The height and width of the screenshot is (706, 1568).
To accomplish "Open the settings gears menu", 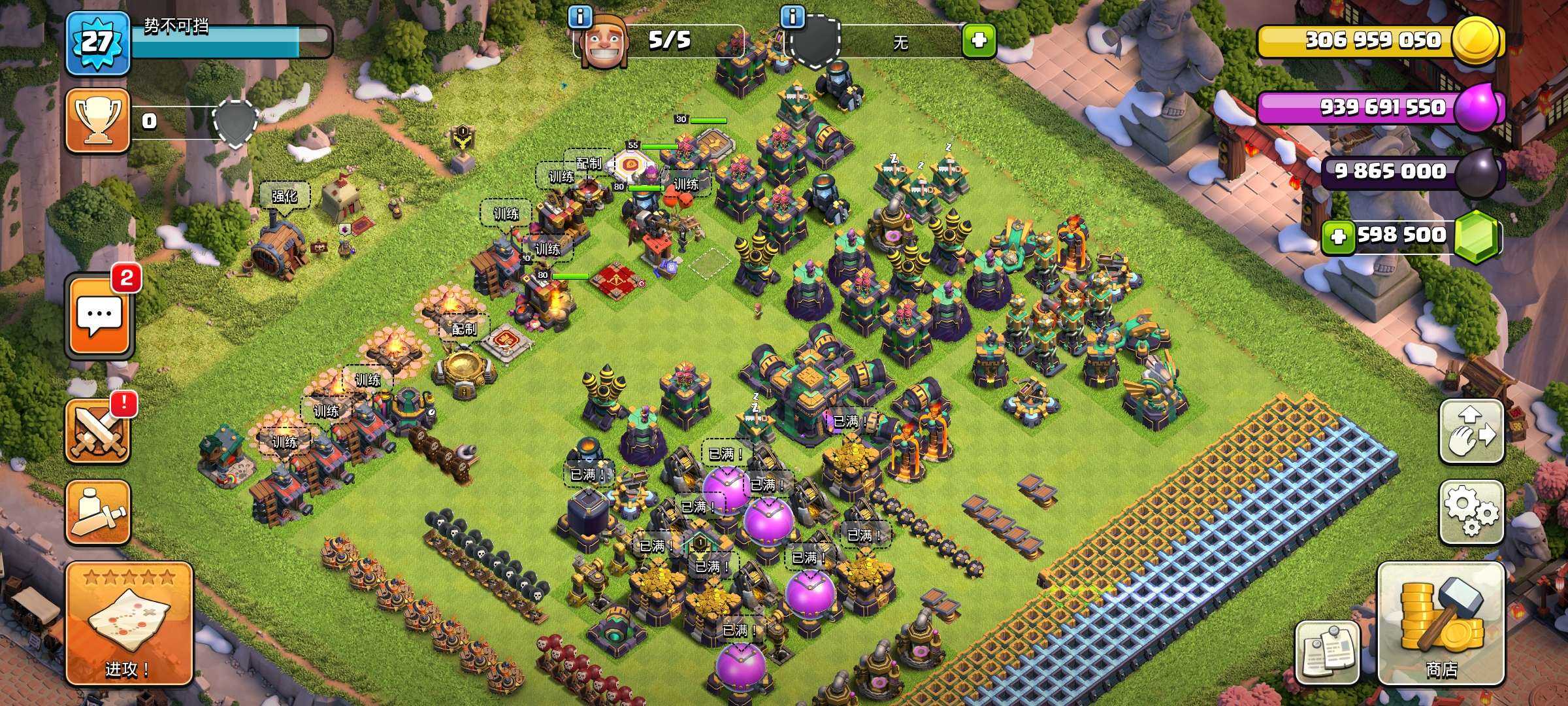I will pos(1471,513).
